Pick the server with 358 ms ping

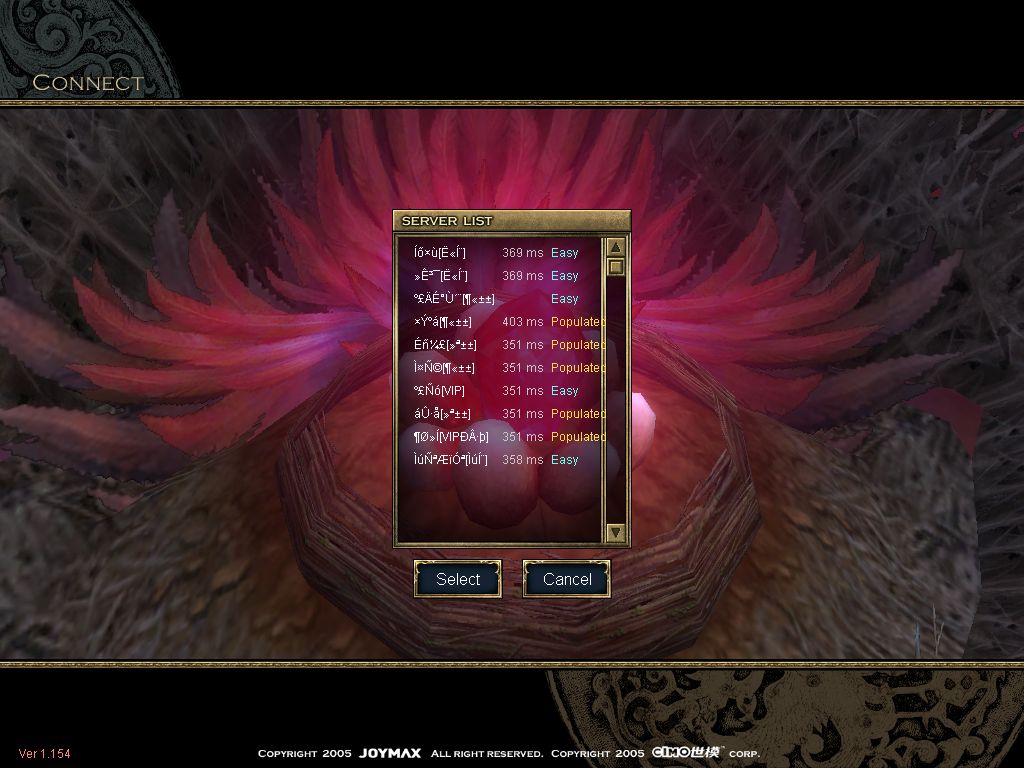click(500, 460)
